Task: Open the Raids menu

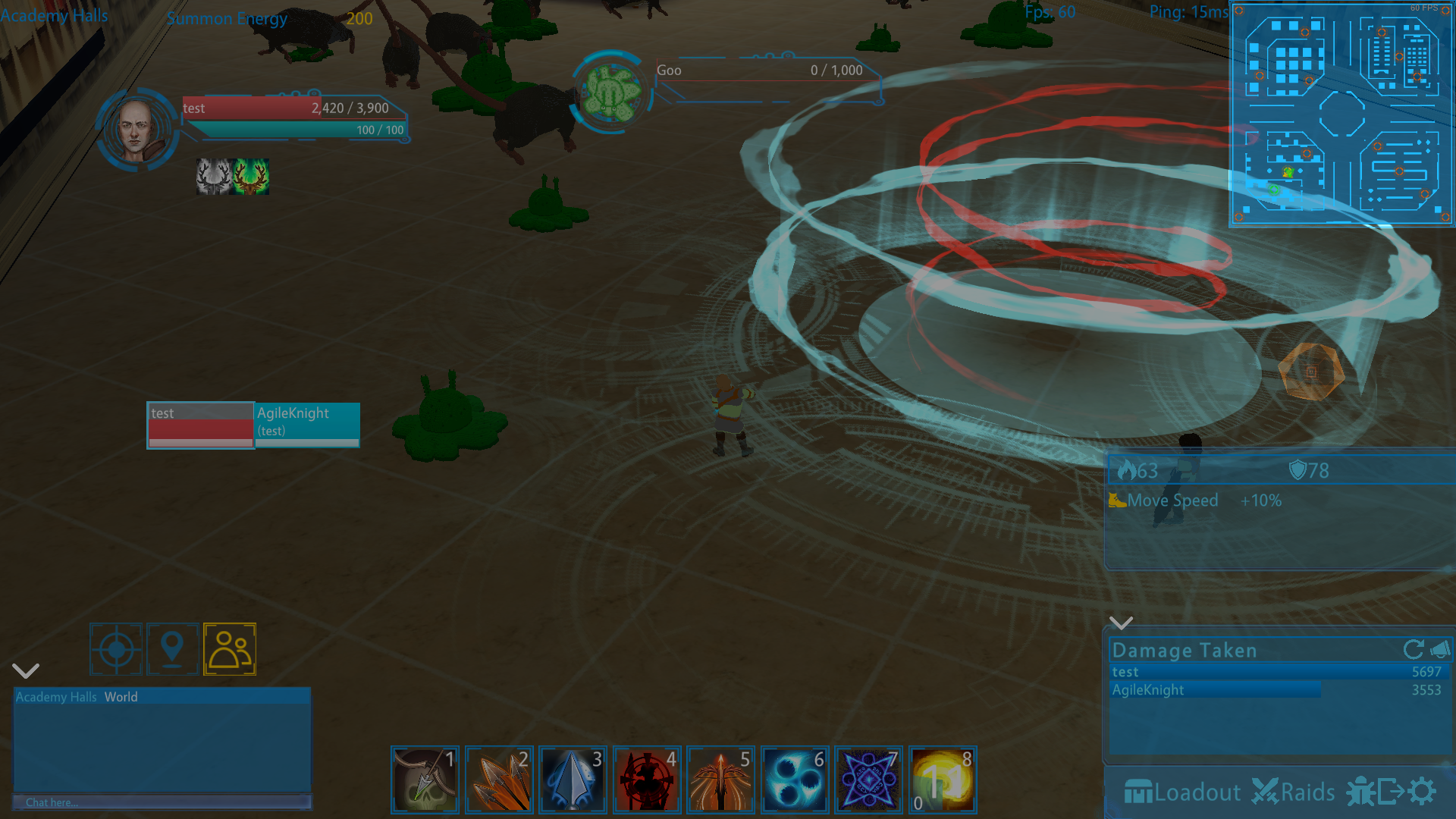Action: pos(1294,791)
